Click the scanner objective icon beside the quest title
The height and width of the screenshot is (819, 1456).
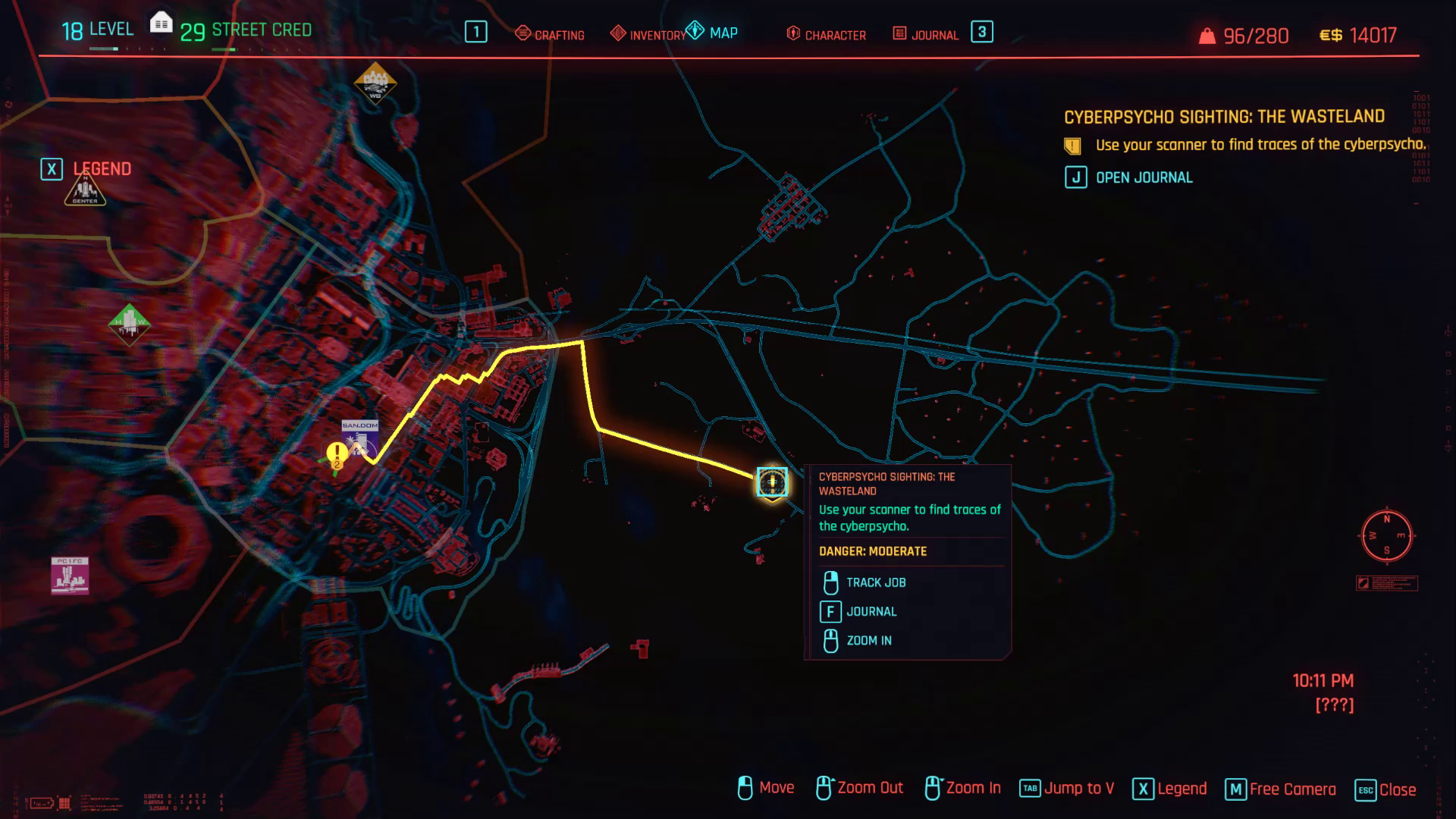pos(1072,144)
